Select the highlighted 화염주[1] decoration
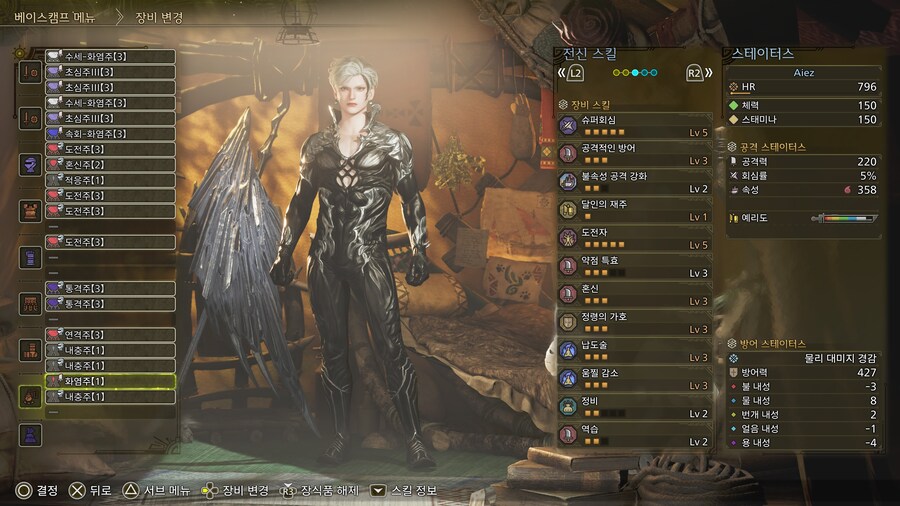The width and height of the screenshot is (900, 506). pos(110,381)
